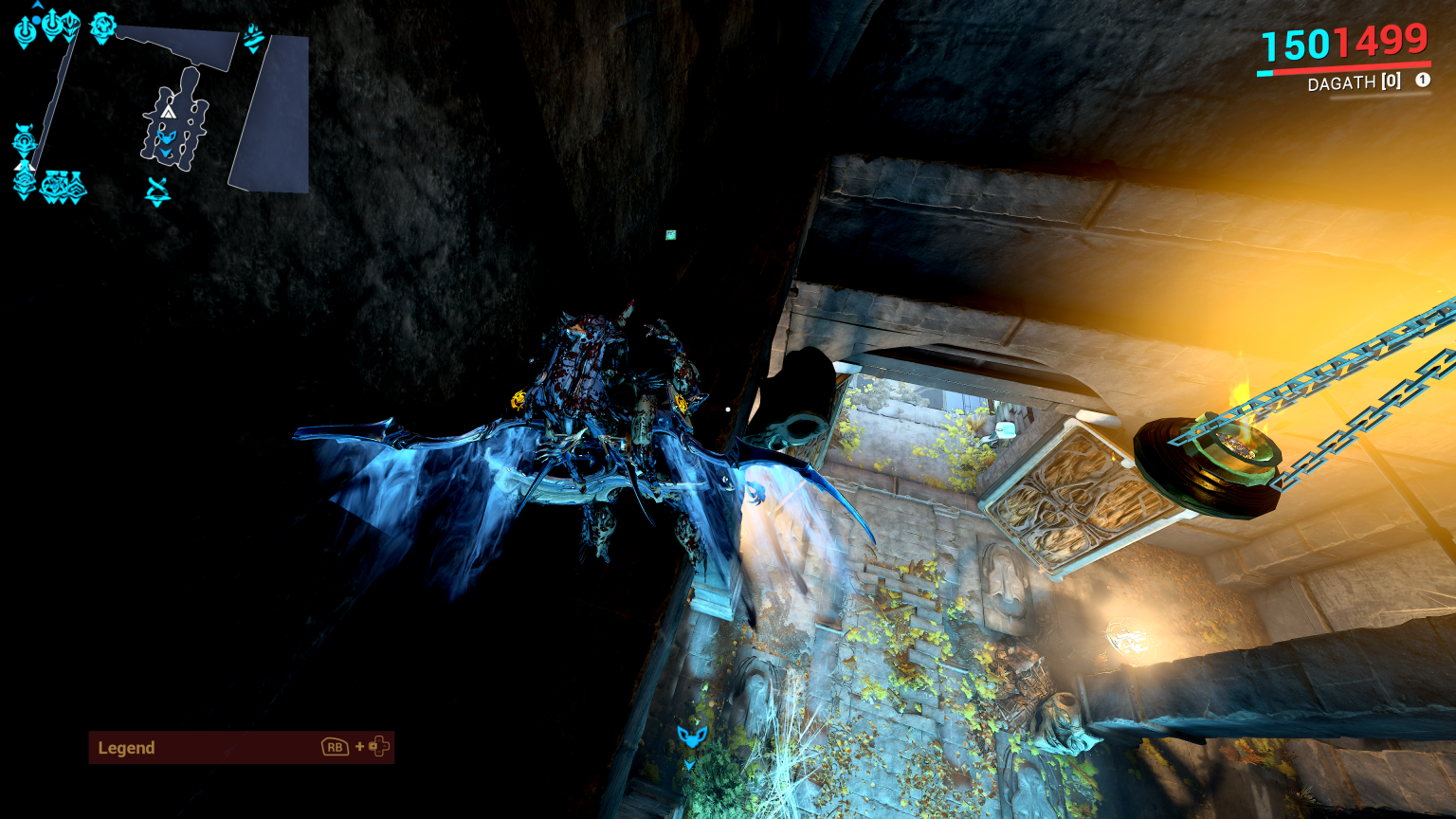Screen dimensions: 1456x819
Task: Click the blue player position marker on the minimap
Action: click(x=166, y=136)
